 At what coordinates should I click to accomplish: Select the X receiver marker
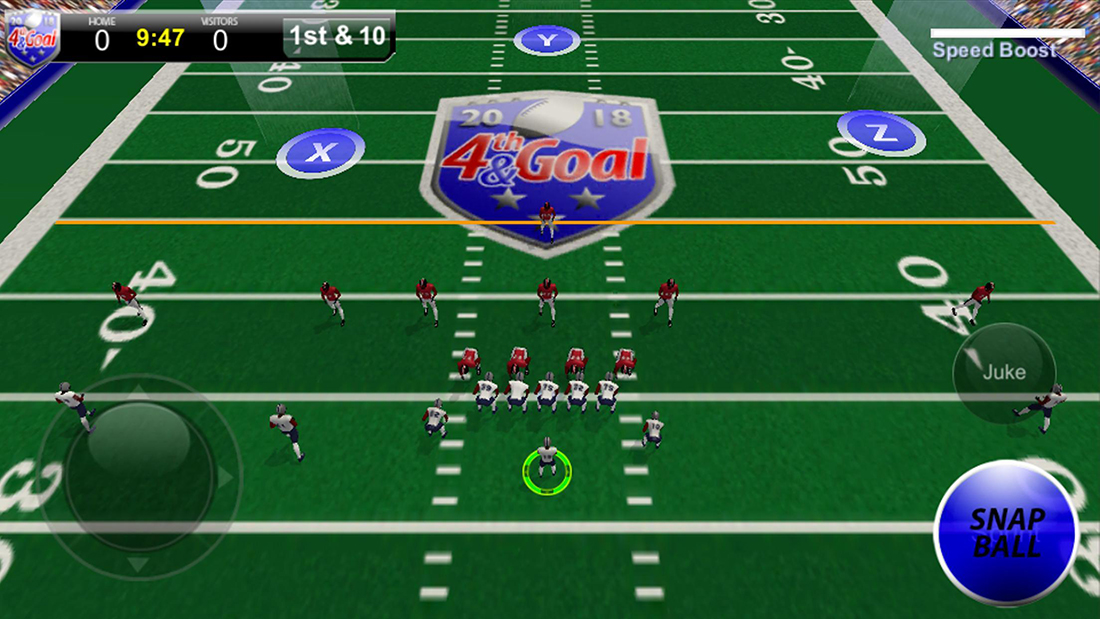[320, 153]
